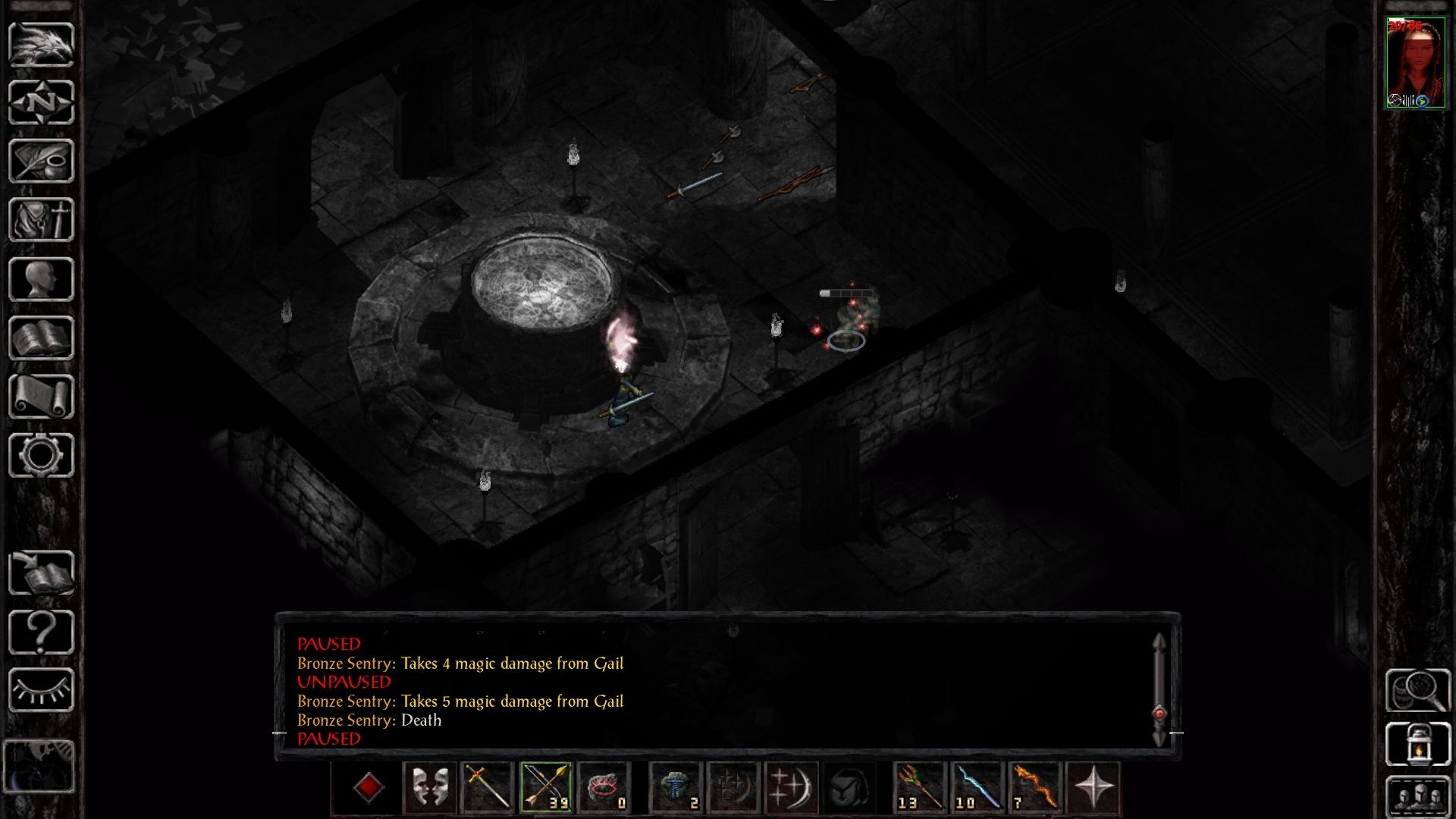Toggle party AI with the lantern icon

(x=1417, y=744)
